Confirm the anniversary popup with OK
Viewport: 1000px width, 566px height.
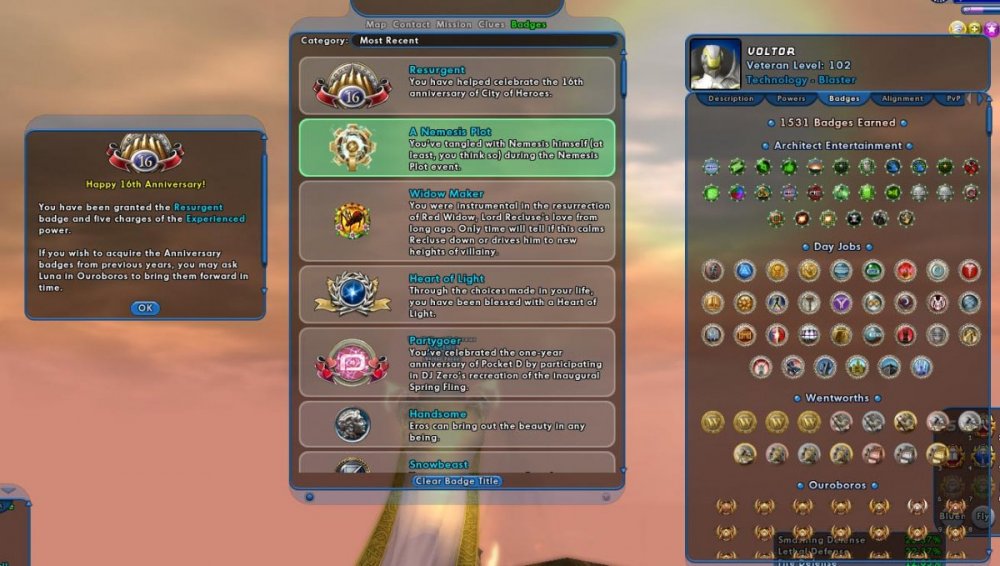click(145, 308)
